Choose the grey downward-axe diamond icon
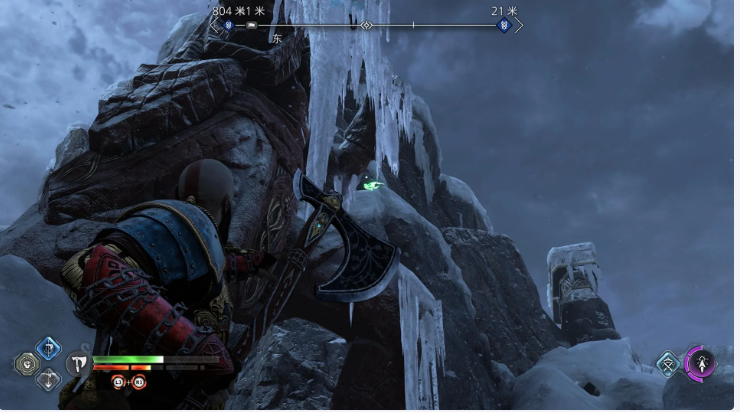 tap(48, 380)
